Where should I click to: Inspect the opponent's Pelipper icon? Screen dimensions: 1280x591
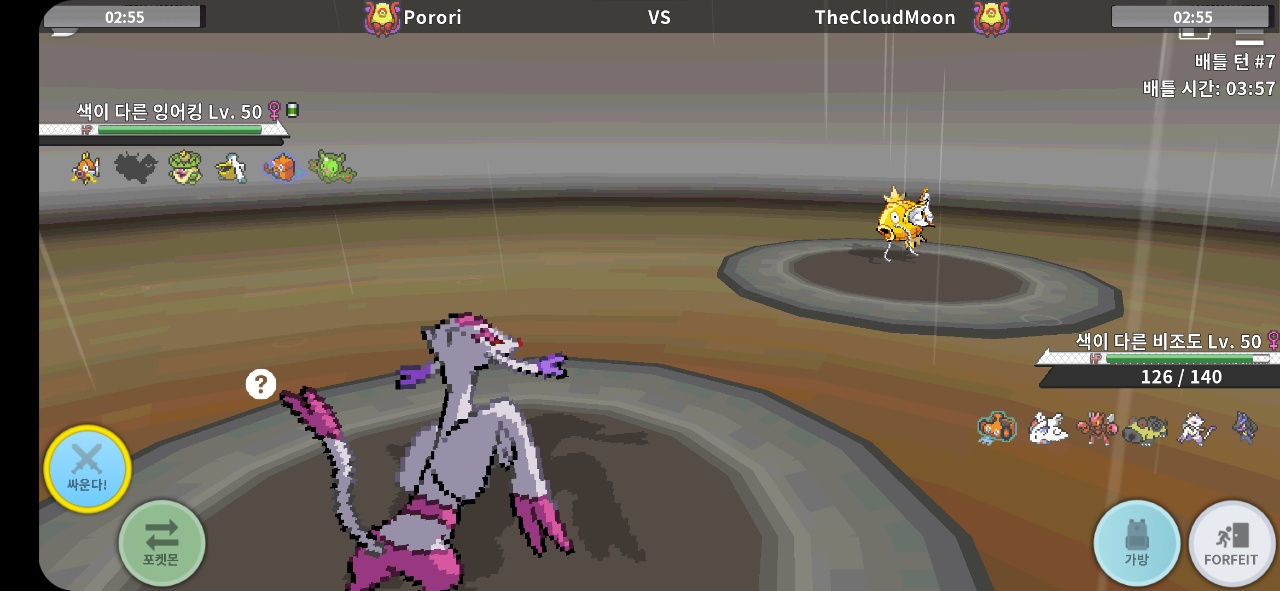[x=232, y=168]
